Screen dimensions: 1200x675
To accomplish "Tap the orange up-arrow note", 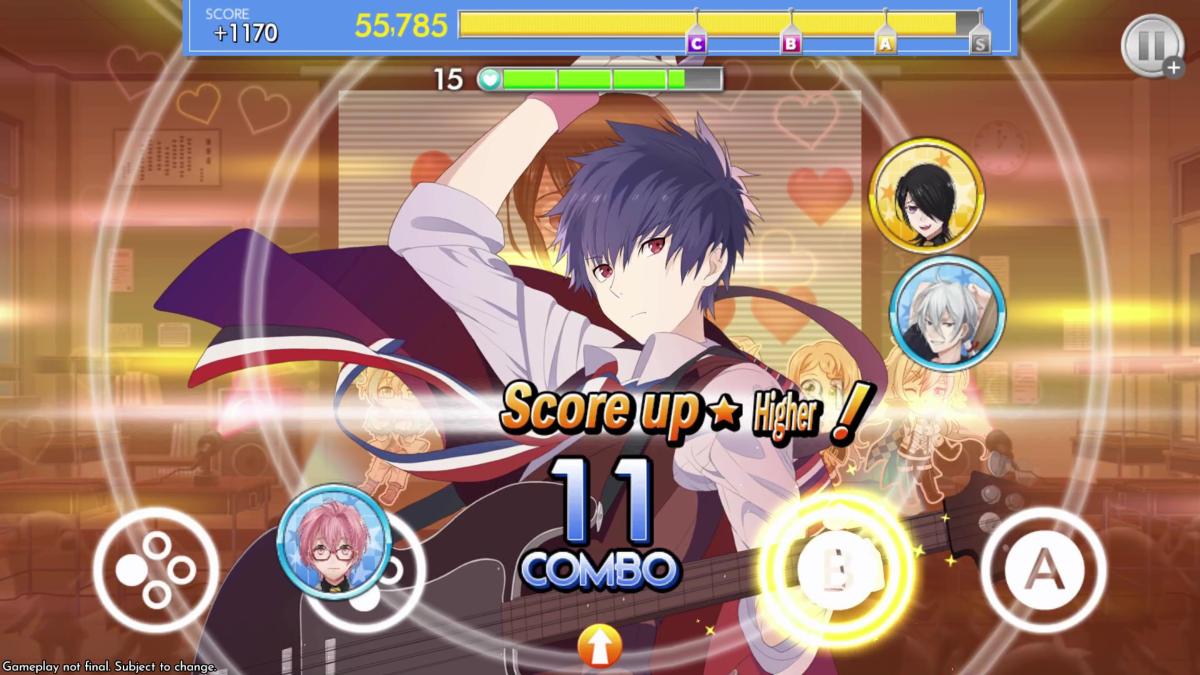I will [x=600, y=647].
